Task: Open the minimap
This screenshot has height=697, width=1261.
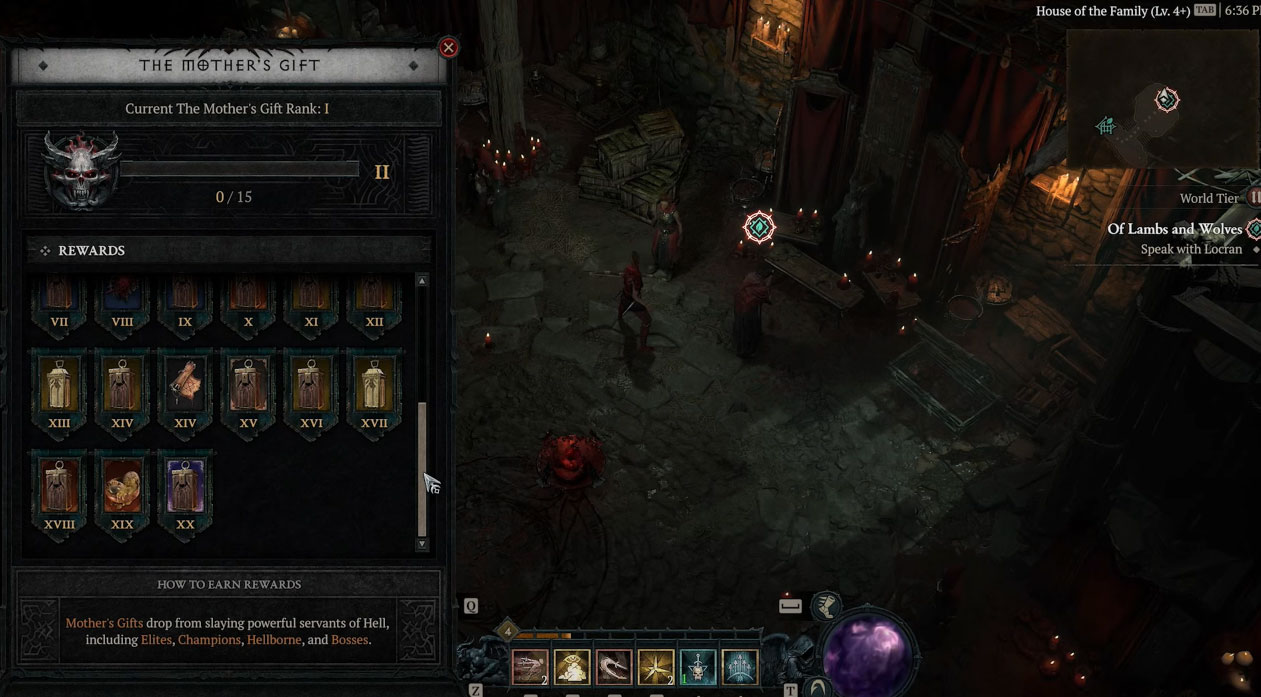Action: pyautogui.click(x=1160, y=98)
